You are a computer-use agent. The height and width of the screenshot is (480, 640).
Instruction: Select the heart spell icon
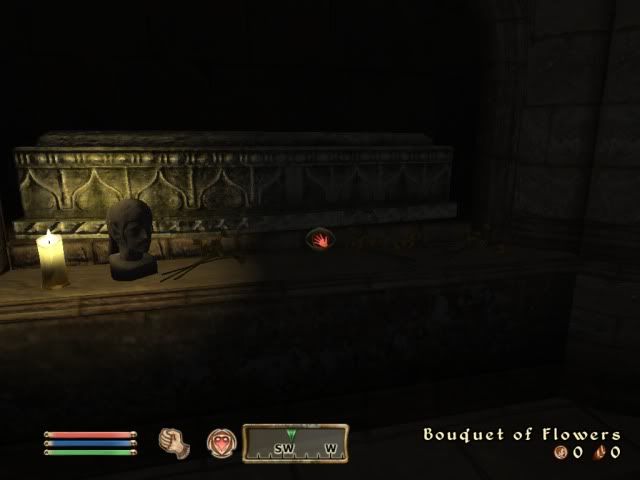point(220,442)
